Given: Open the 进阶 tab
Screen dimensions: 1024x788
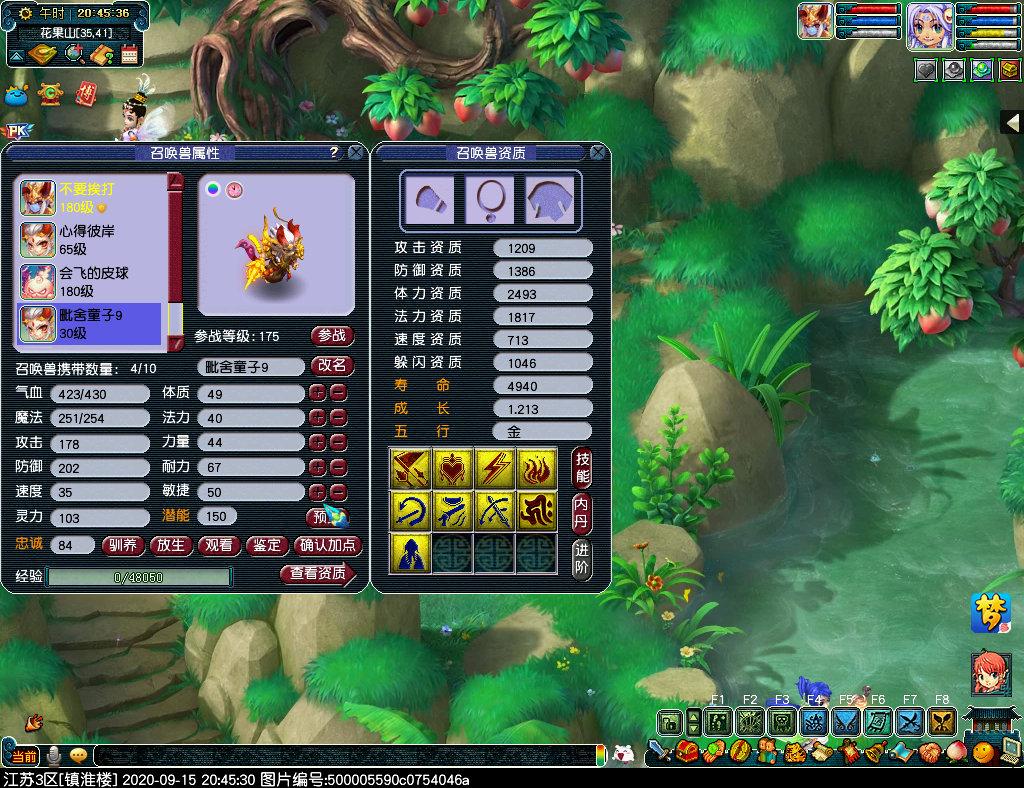Looking at the screenshot, I should tap(582, 559).
